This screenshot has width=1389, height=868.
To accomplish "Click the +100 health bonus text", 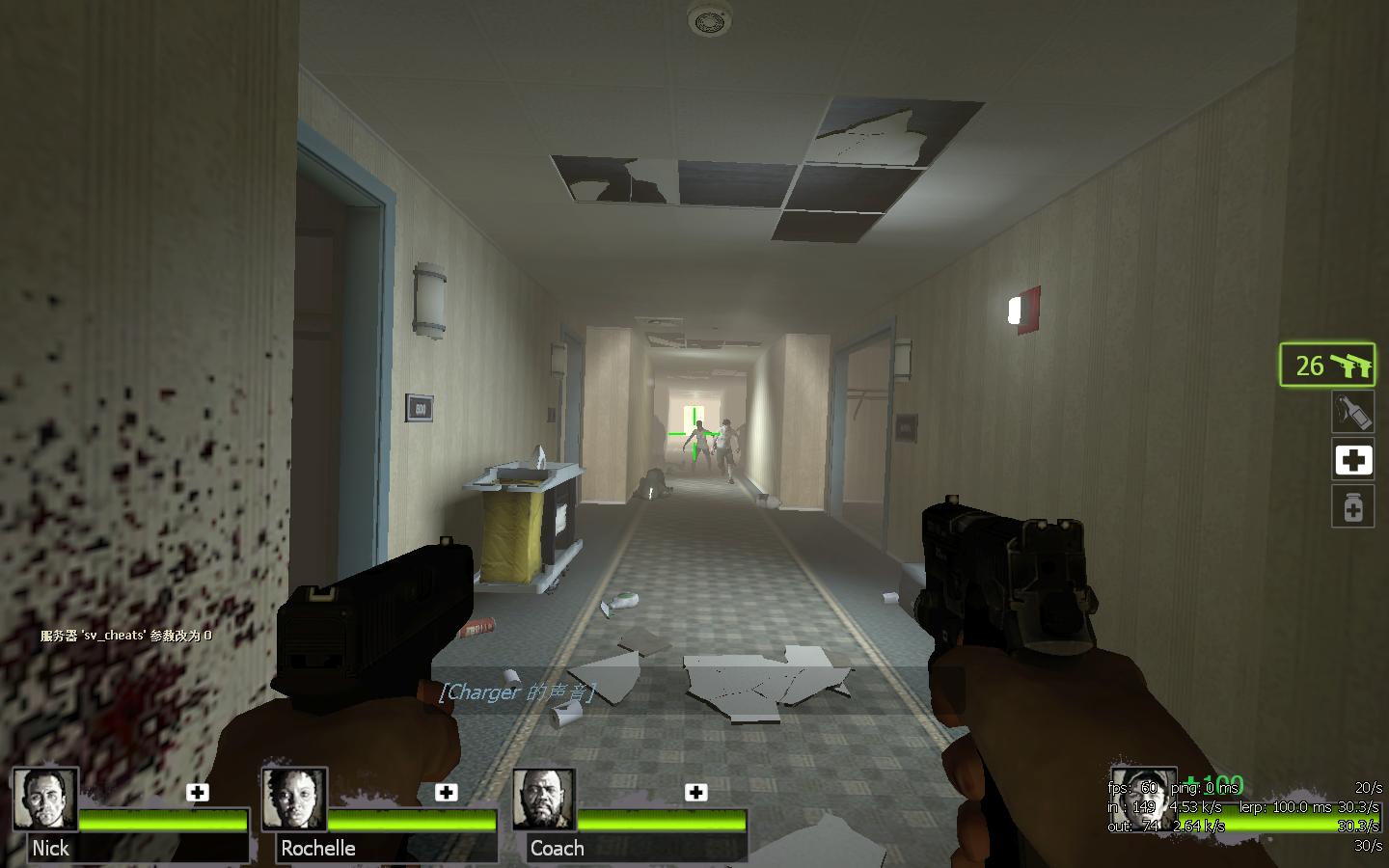I will point(1213,782).
